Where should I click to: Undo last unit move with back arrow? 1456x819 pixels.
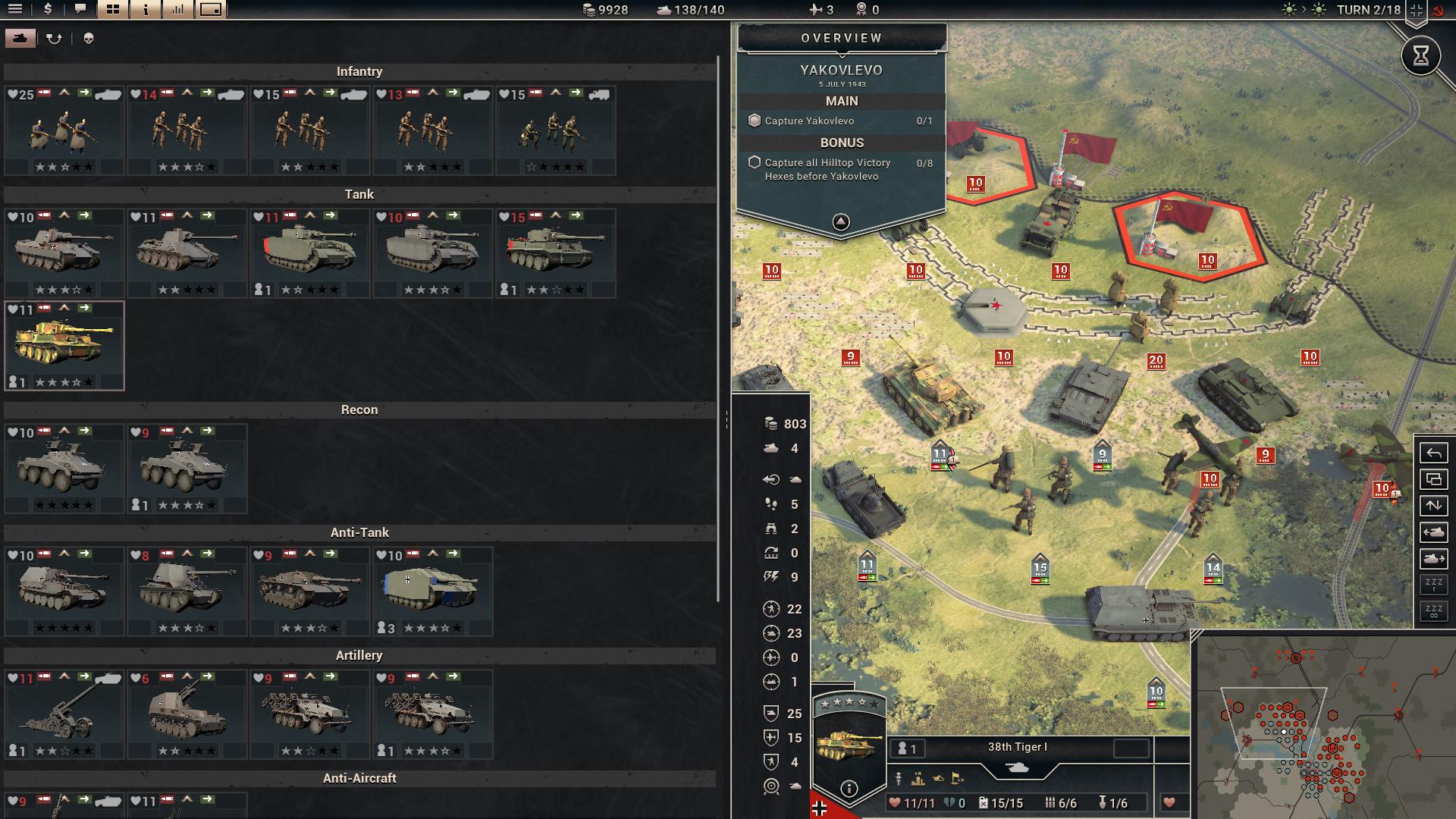click(1433, 453)
